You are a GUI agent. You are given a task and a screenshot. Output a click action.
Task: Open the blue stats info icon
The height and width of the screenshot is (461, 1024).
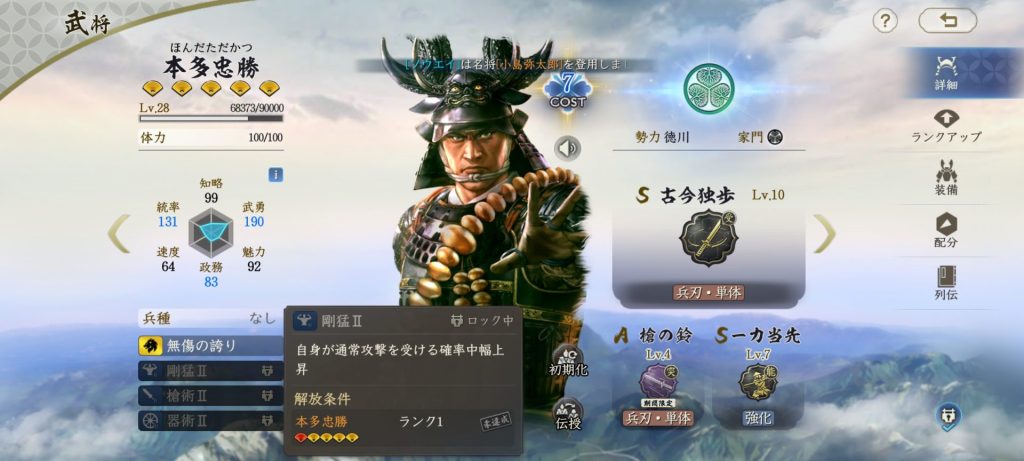275,174
